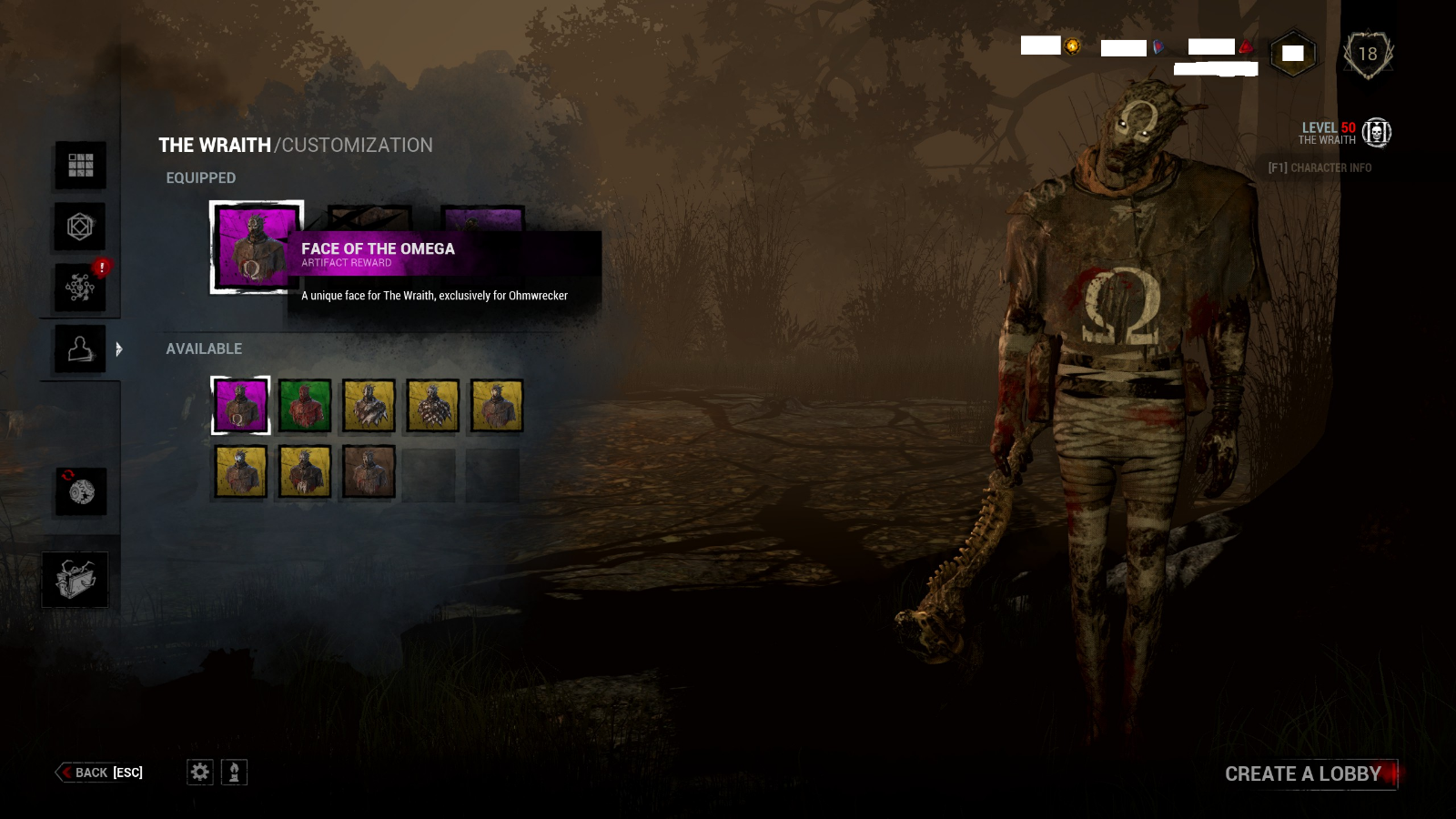
Task: Select the green rarity head cosmetic
Action: coord(305,407)
